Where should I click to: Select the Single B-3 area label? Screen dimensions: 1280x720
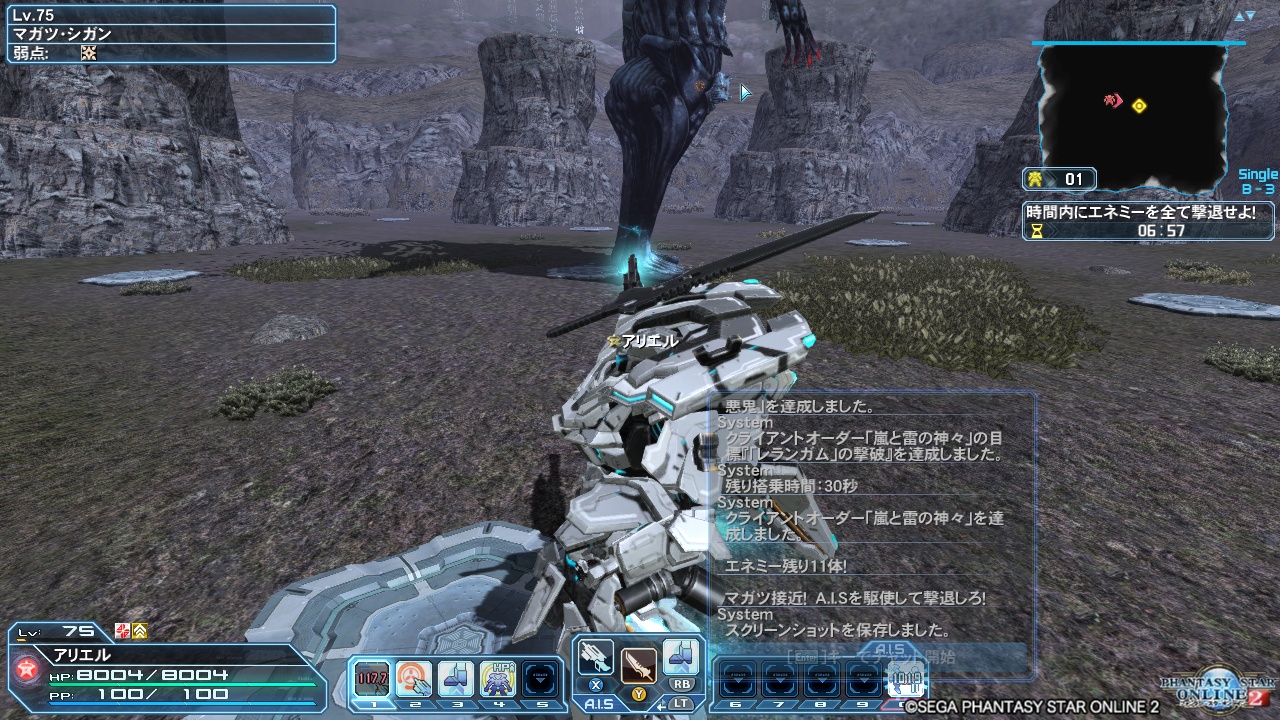point(1257,180)
